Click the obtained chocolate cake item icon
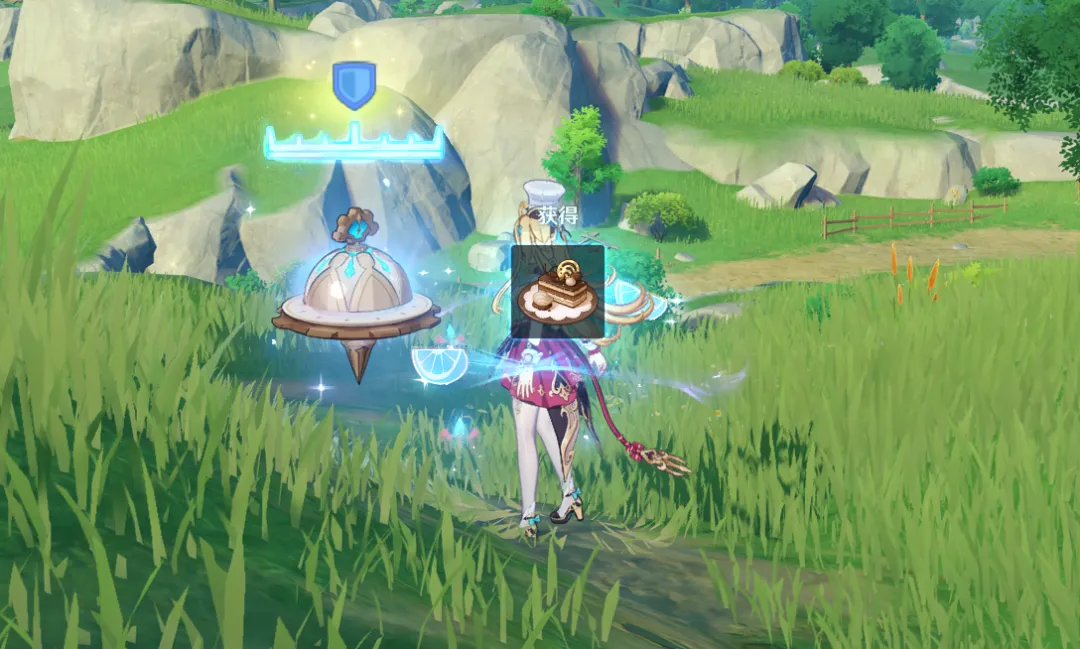 pos(557,291)
